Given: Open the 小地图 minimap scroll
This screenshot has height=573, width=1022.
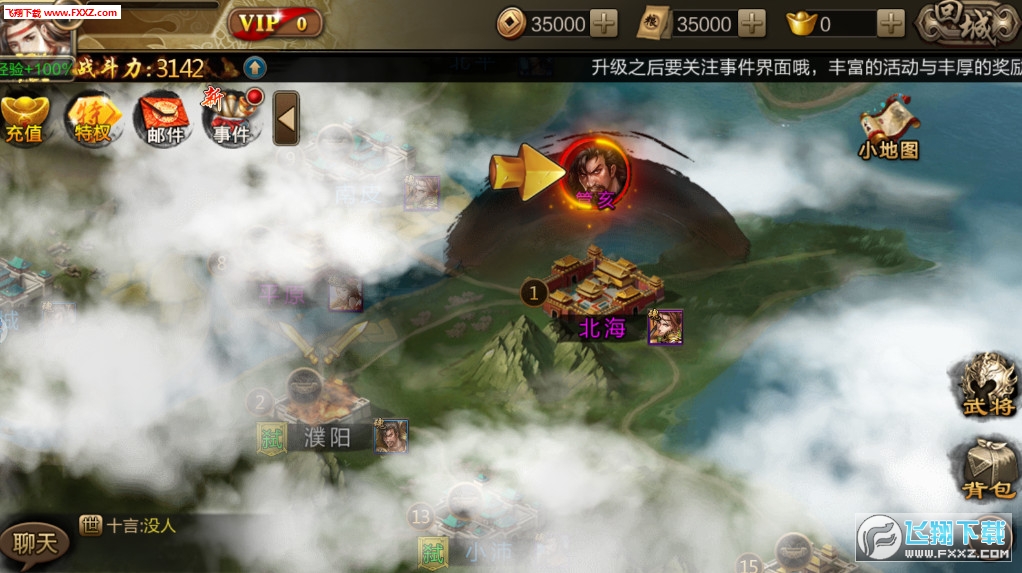Looking at the screenshot, I should 888,129.
